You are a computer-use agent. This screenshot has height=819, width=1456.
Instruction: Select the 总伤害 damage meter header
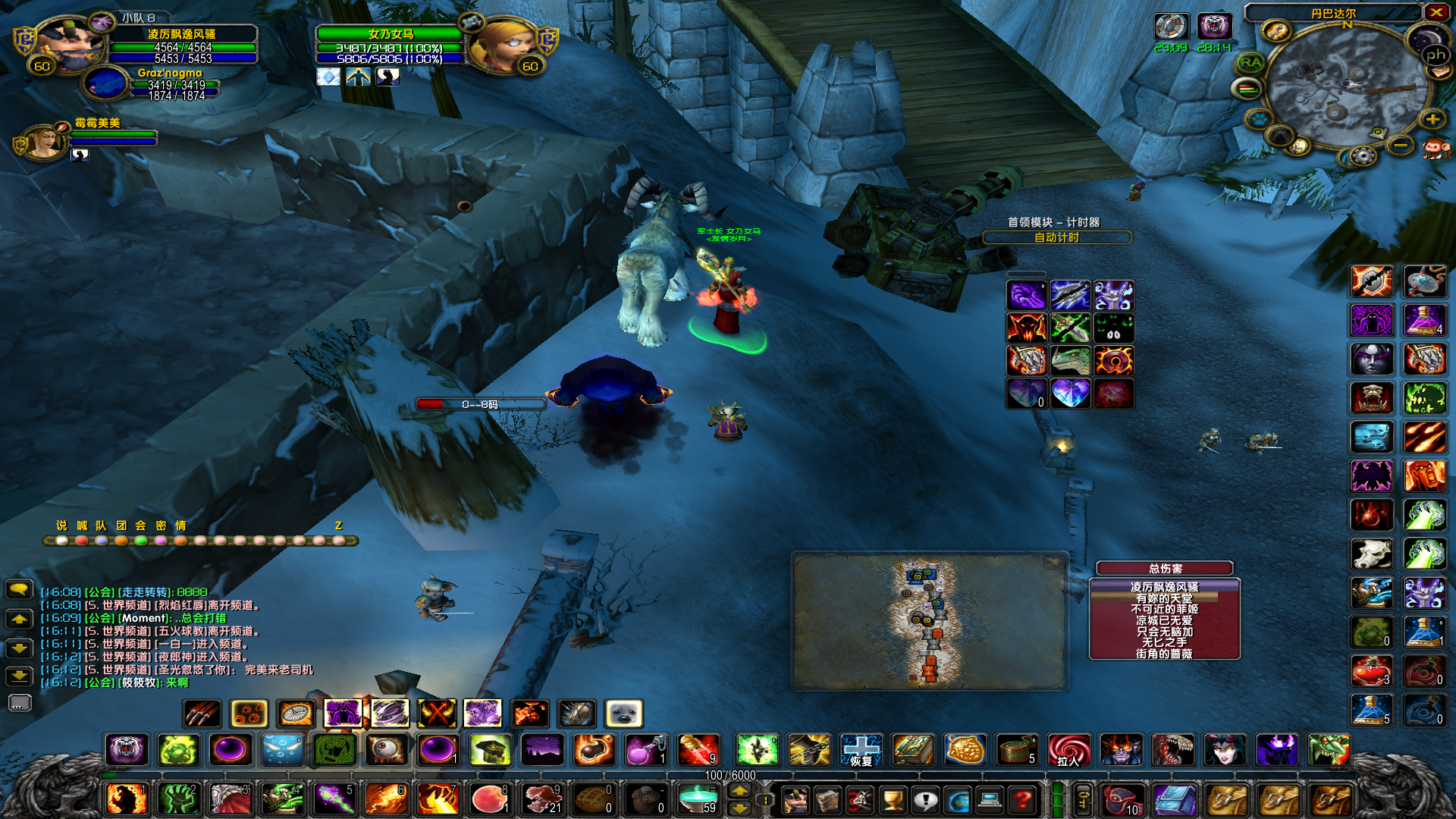point(1164,568)
